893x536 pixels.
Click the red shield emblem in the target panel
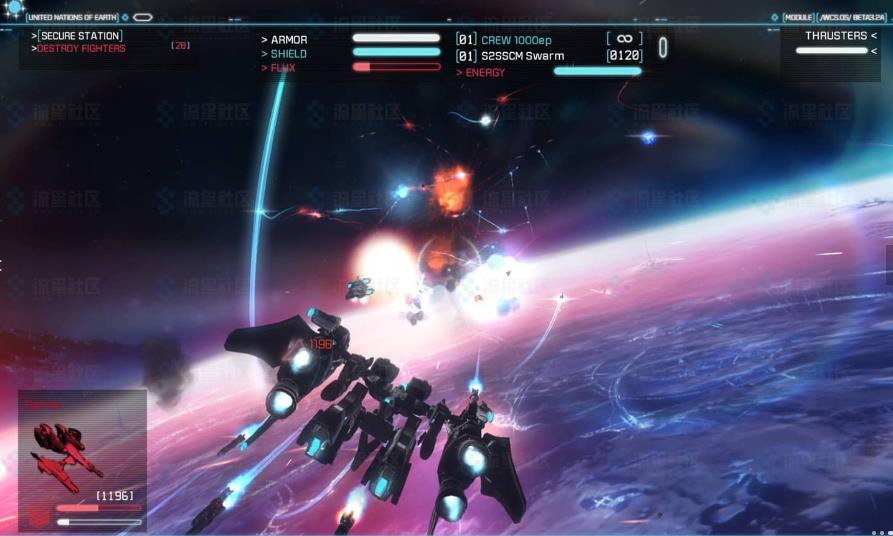[38, 517]
